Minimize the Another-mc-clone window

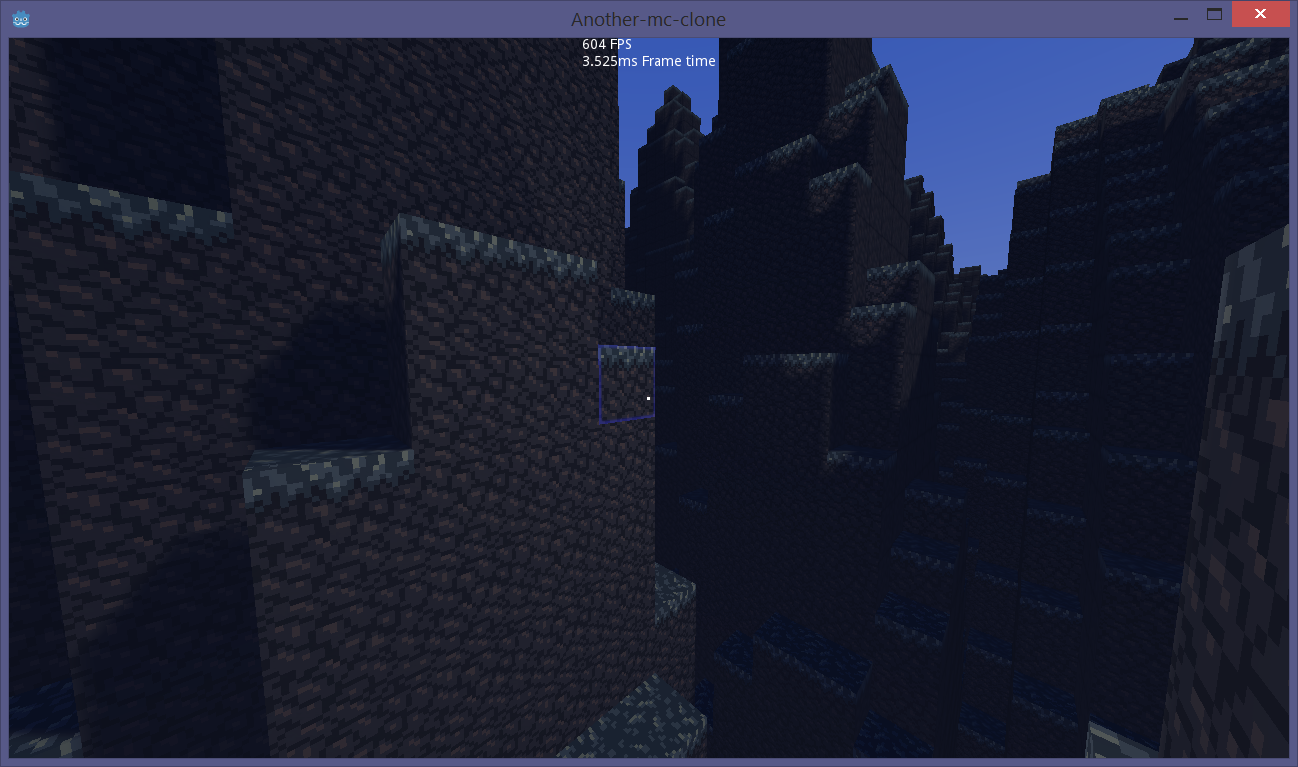pos(1181,17)
